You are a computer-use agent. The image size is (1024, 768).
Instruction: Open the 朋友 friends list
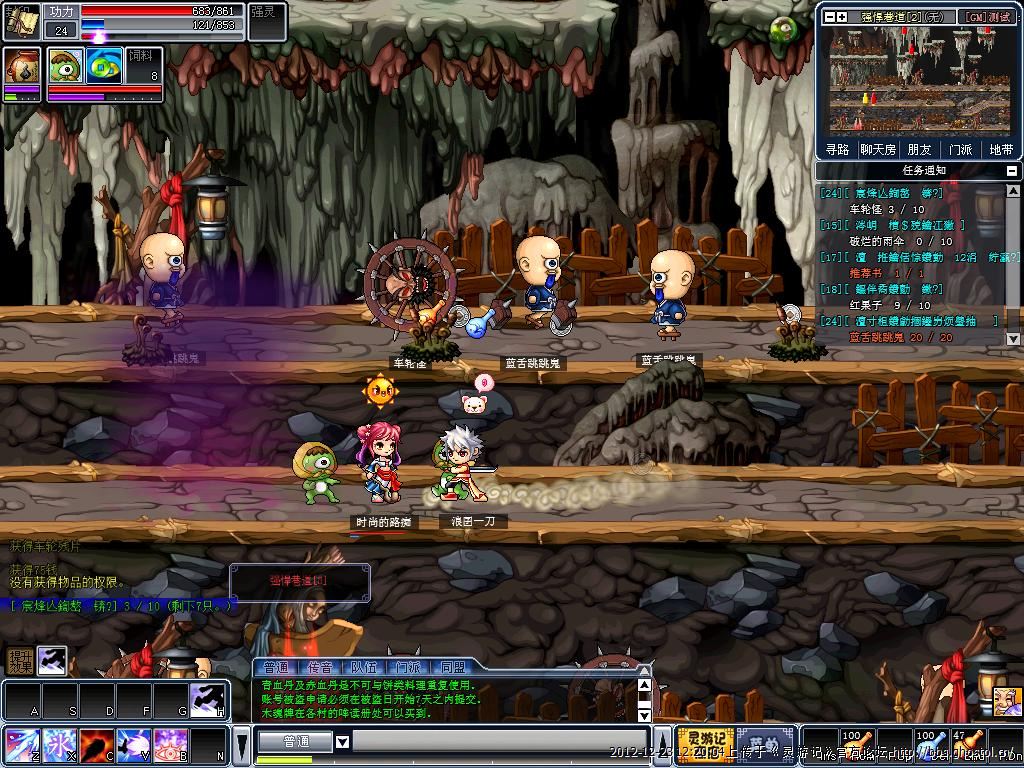919,150
